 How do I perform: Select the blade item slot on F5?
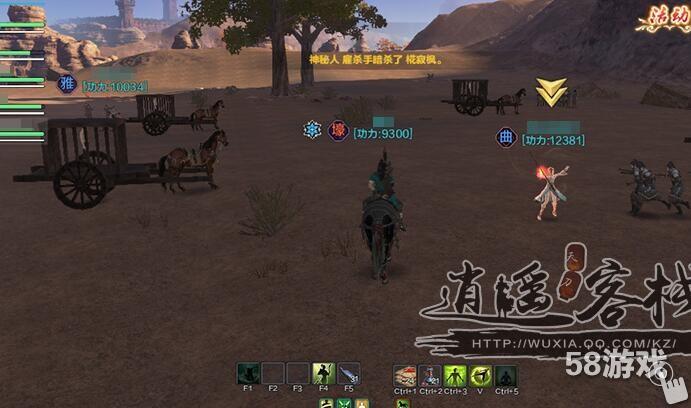(x=348, y=374)
